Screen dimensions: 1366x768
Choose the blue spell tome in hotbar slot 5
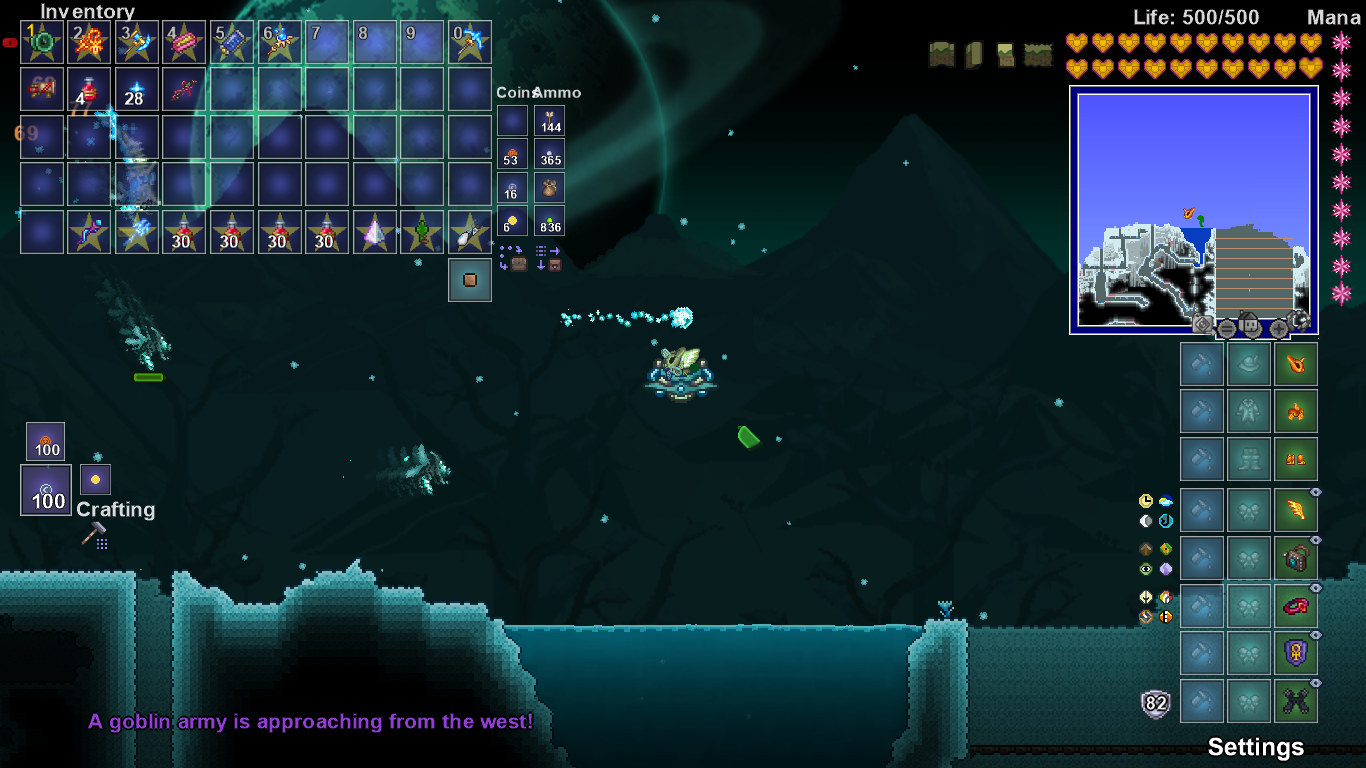(x=232, y=42)
